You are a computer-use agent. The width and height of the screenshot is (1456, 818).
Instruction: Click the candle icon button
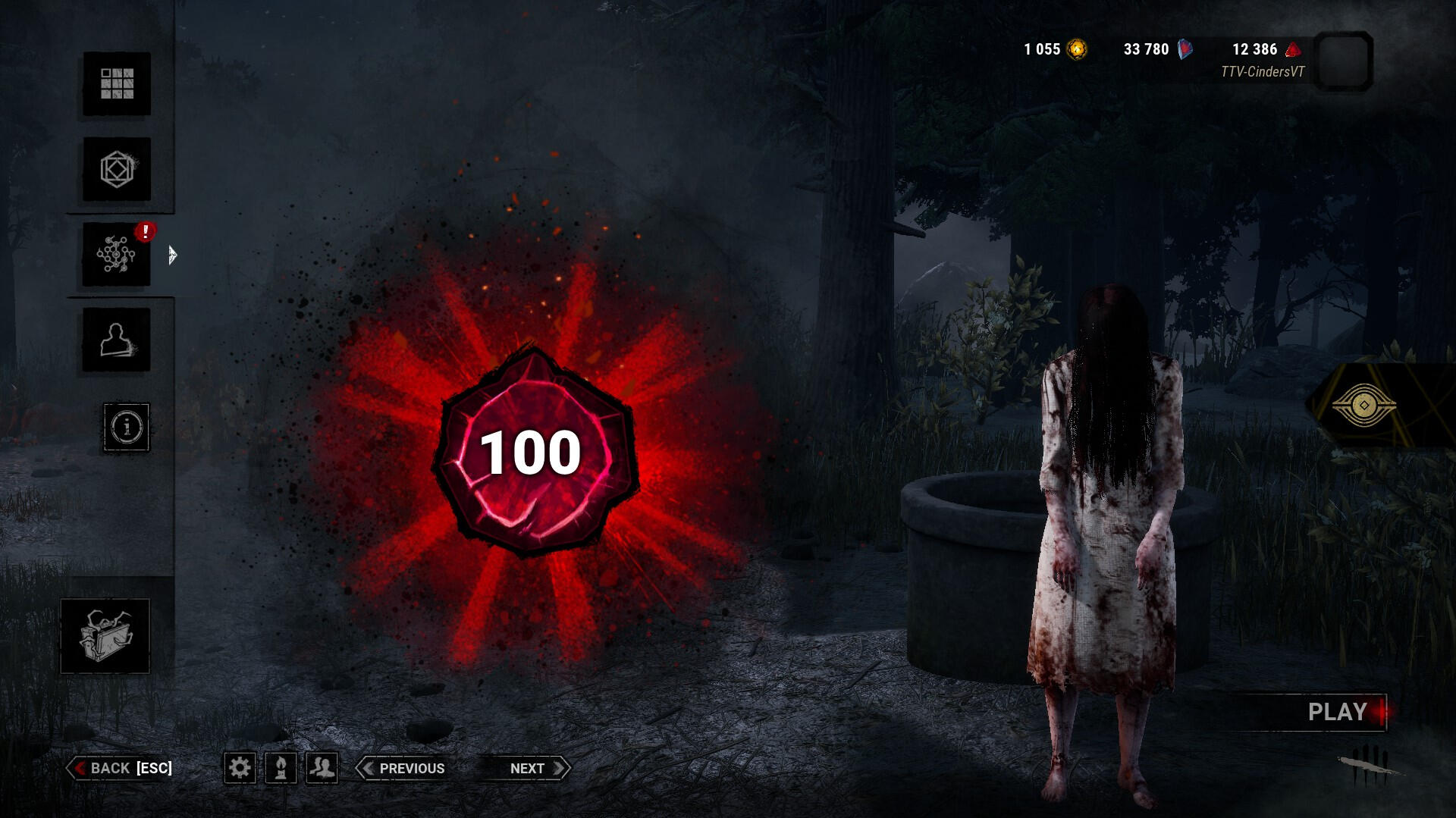(x=281, y=768)
